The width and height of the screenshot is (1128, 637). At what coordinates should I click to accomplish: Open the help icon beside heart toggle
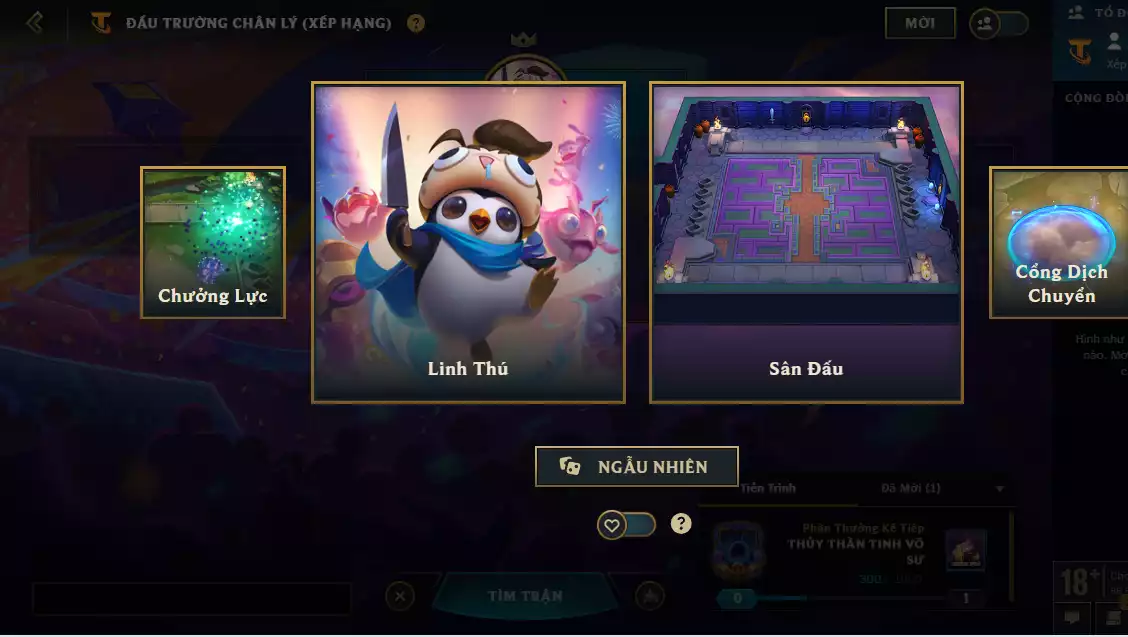tap(681, 523)
